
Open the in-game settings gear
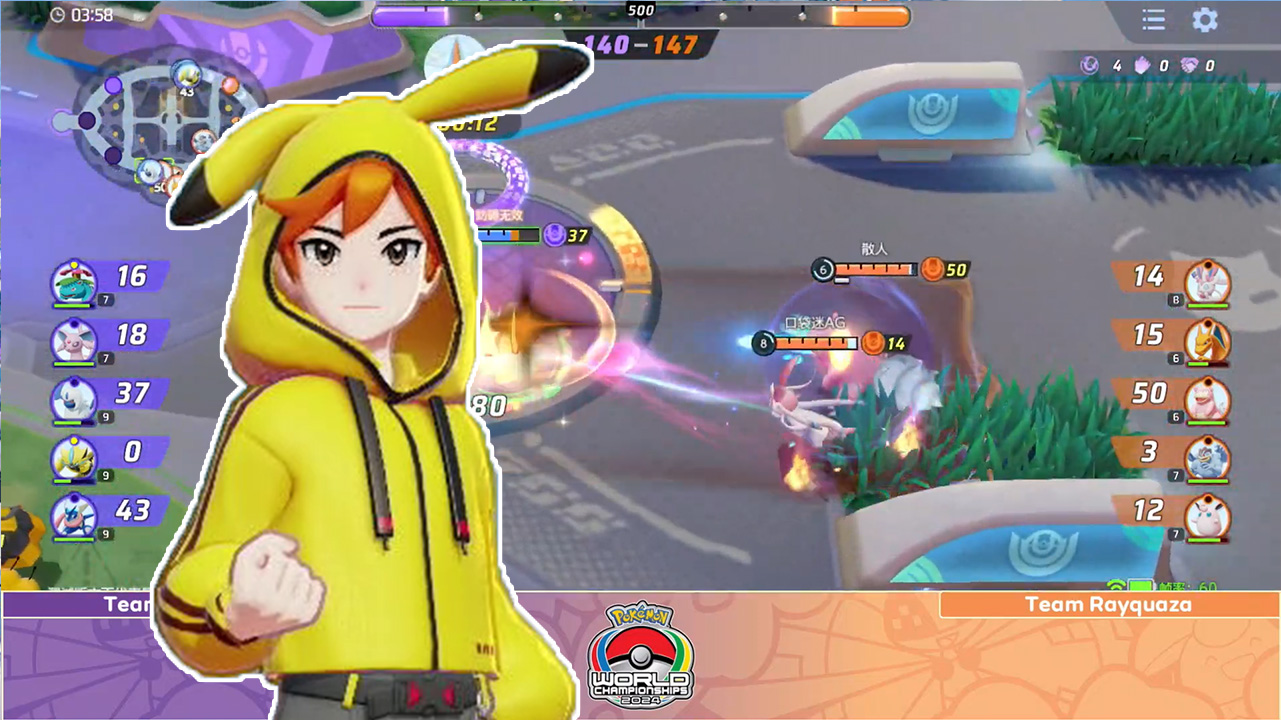[1204, 20]
